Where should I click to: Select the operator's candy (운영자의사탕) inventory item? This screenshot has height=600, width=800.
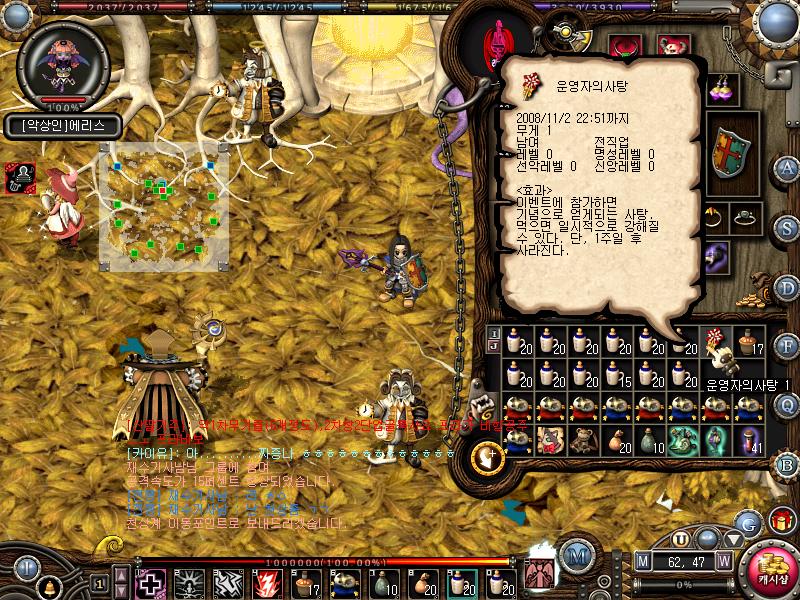pyautogui.click(x=716, y=344)
